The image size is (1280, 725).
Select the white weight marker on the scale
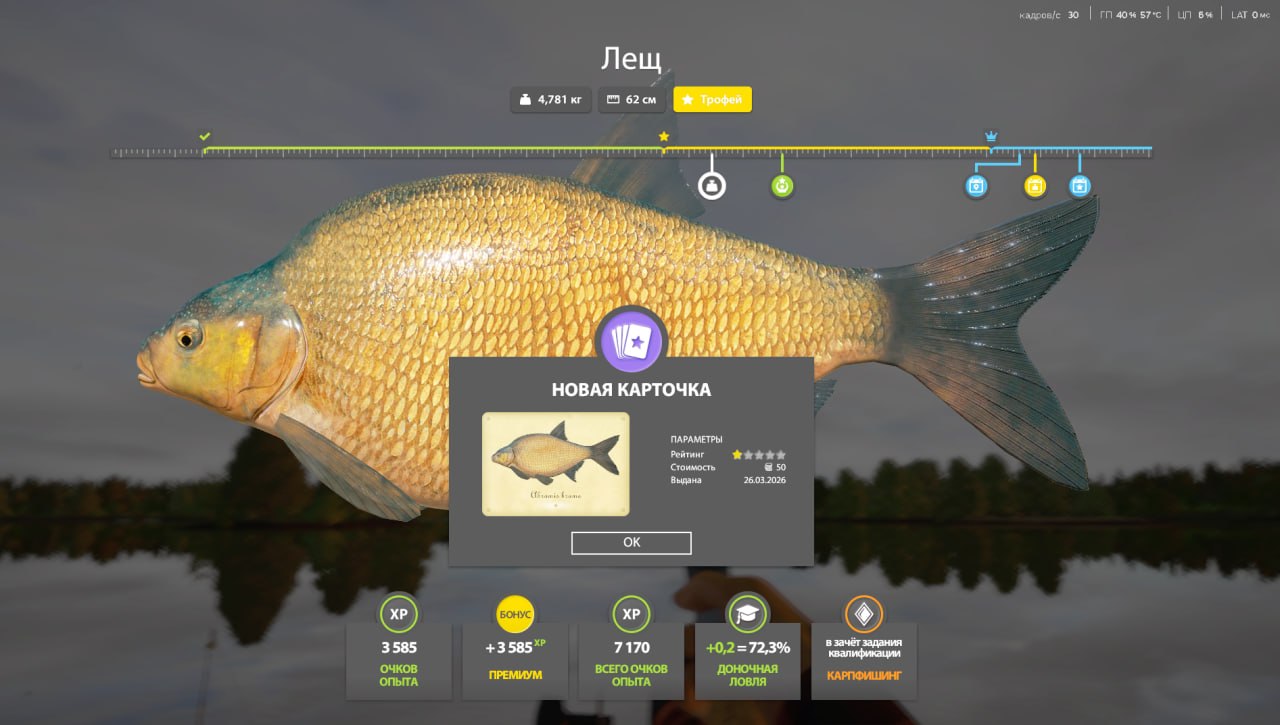(x=712, y=186)
